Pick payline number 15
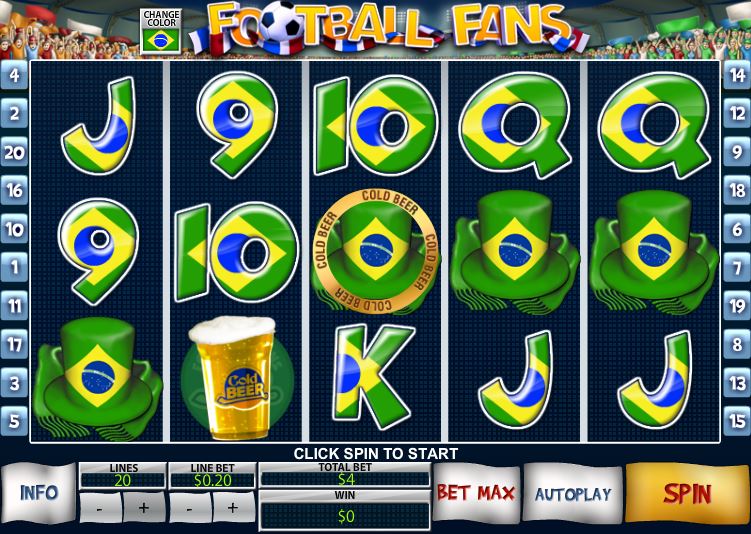The image size is (751, 534). coord(736,421)
